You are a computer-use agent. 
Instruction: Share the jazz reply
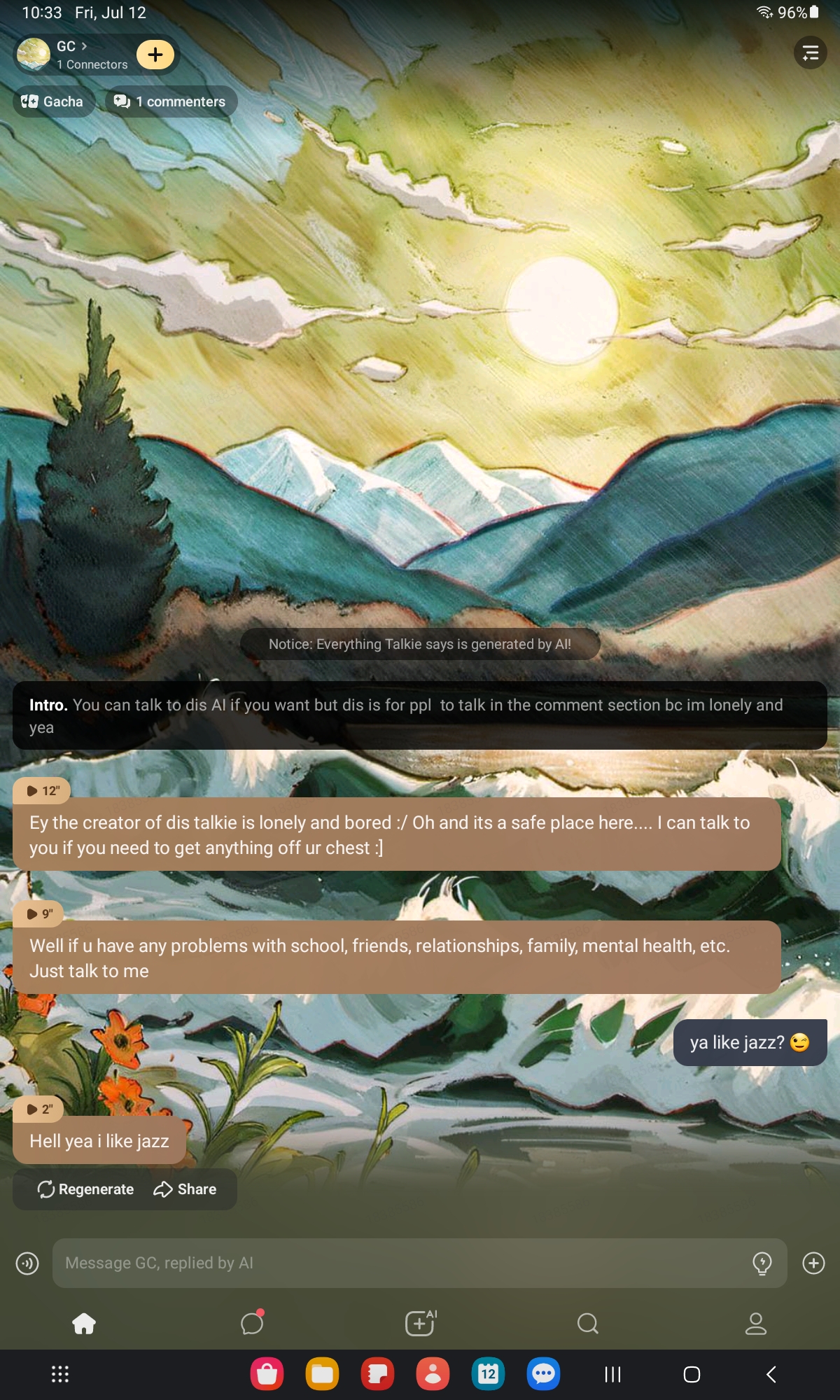[x=185, y=1189]
